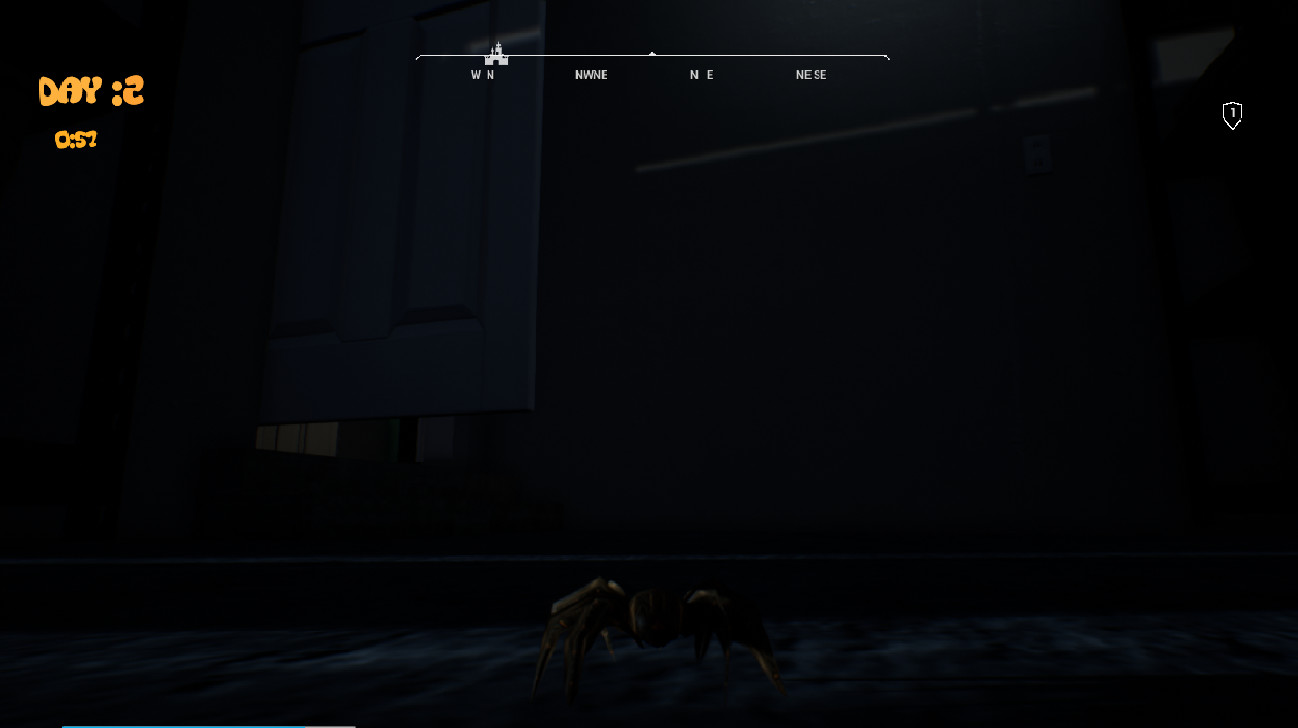Click the shield badge showing 1
The image size is (1298, 728).
click(x=1232, y=116)
